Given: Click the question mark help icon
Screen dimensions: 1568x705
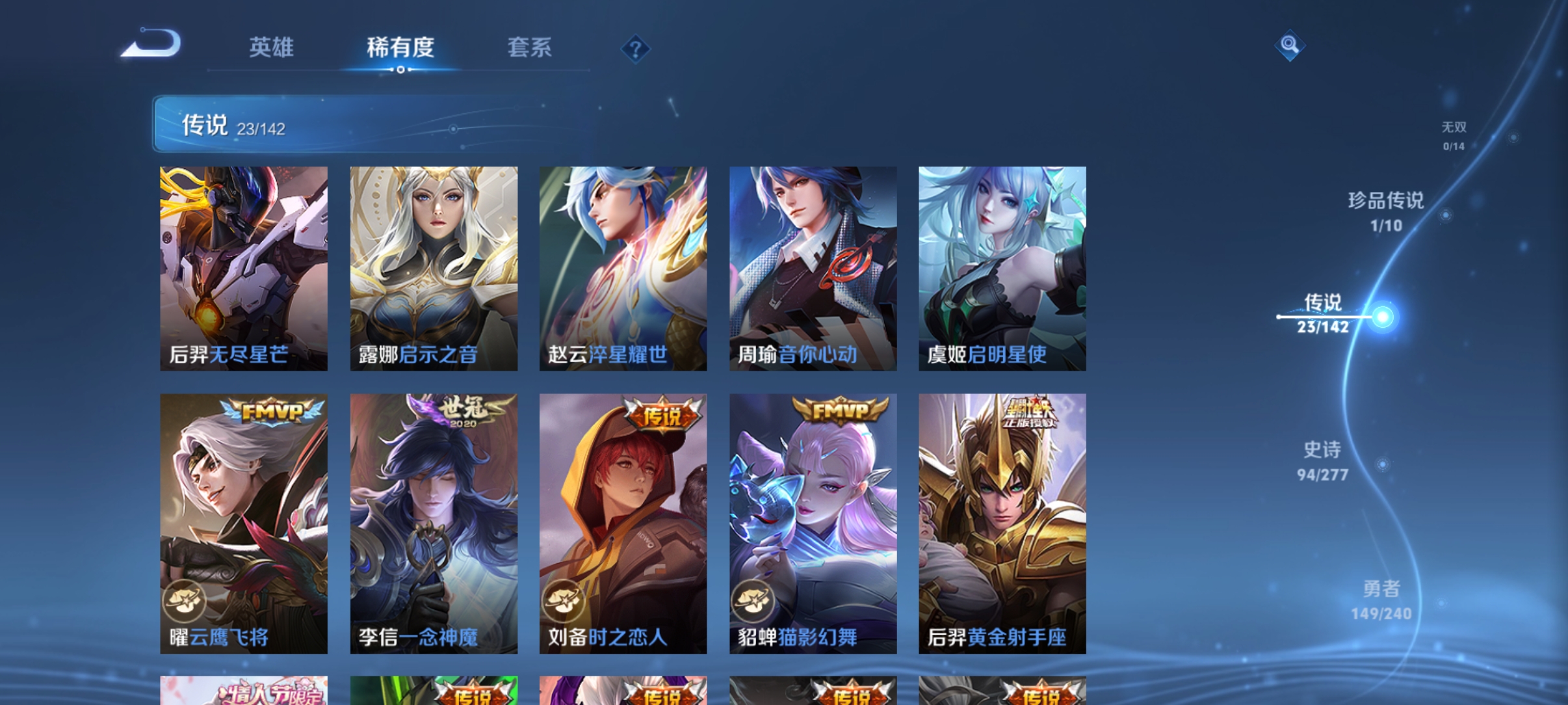Looking at the screenshot, I should [x=635, y=48].
